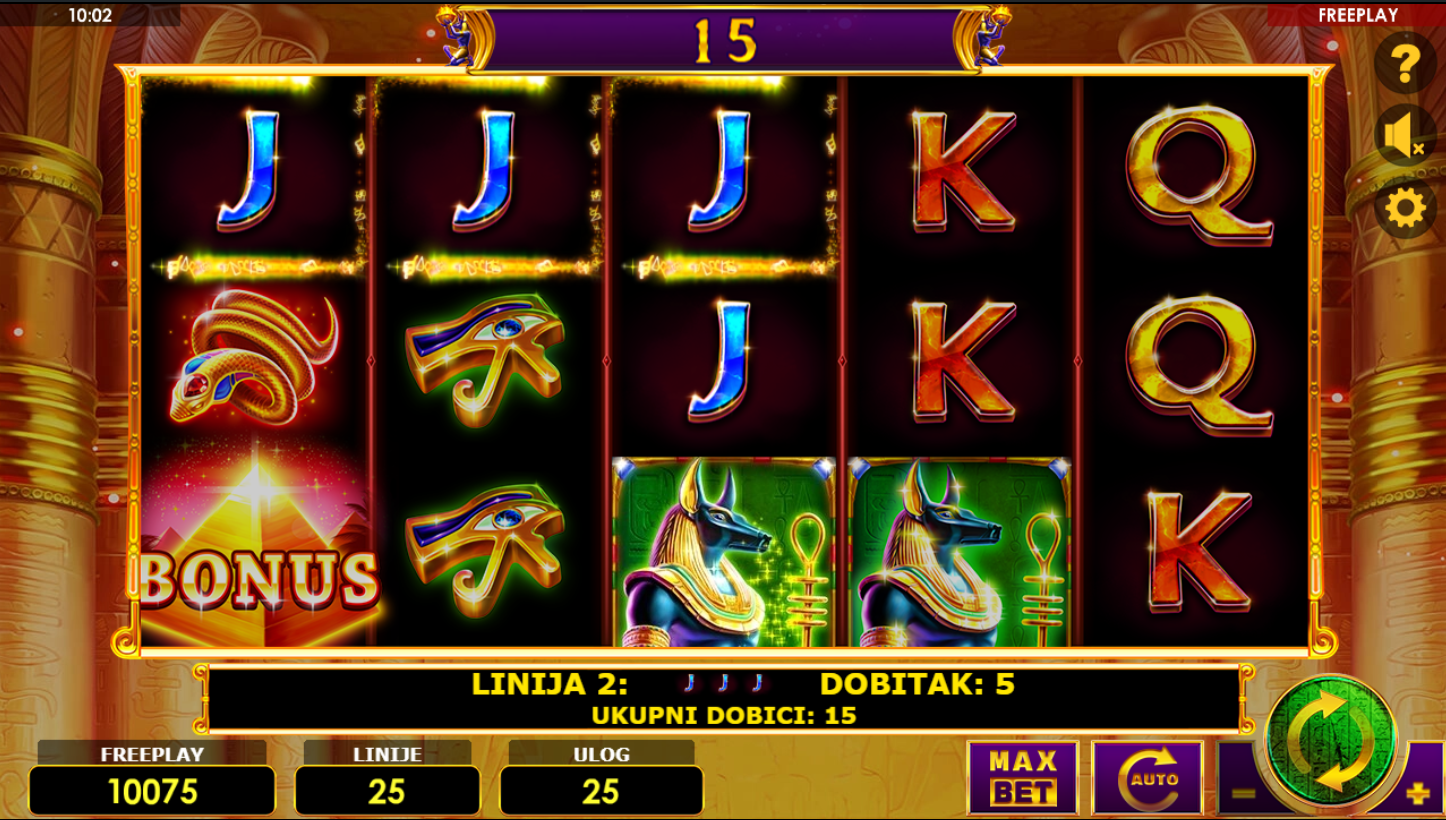Toggle the muted speaker sound icon

click(1404, 136)
